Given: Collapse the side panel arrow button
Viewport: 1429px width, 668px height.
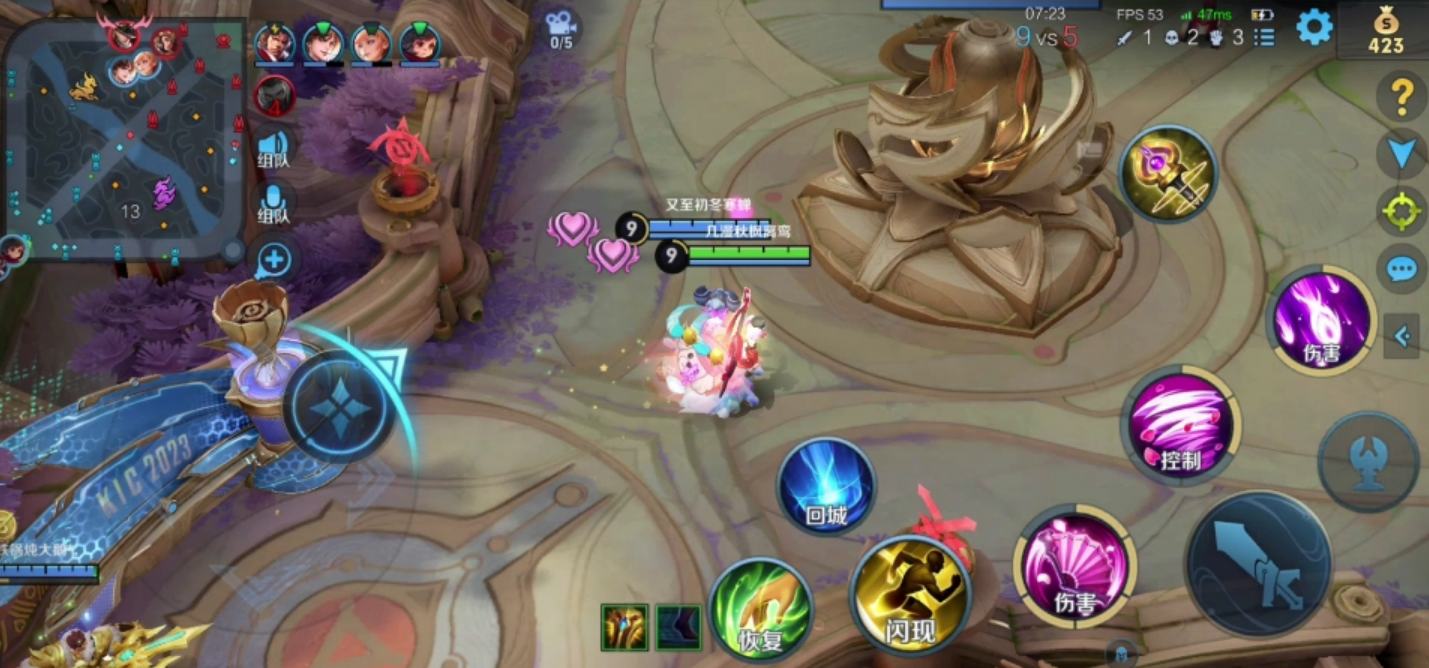Looking at the screenshot, I should [1402, 337].
